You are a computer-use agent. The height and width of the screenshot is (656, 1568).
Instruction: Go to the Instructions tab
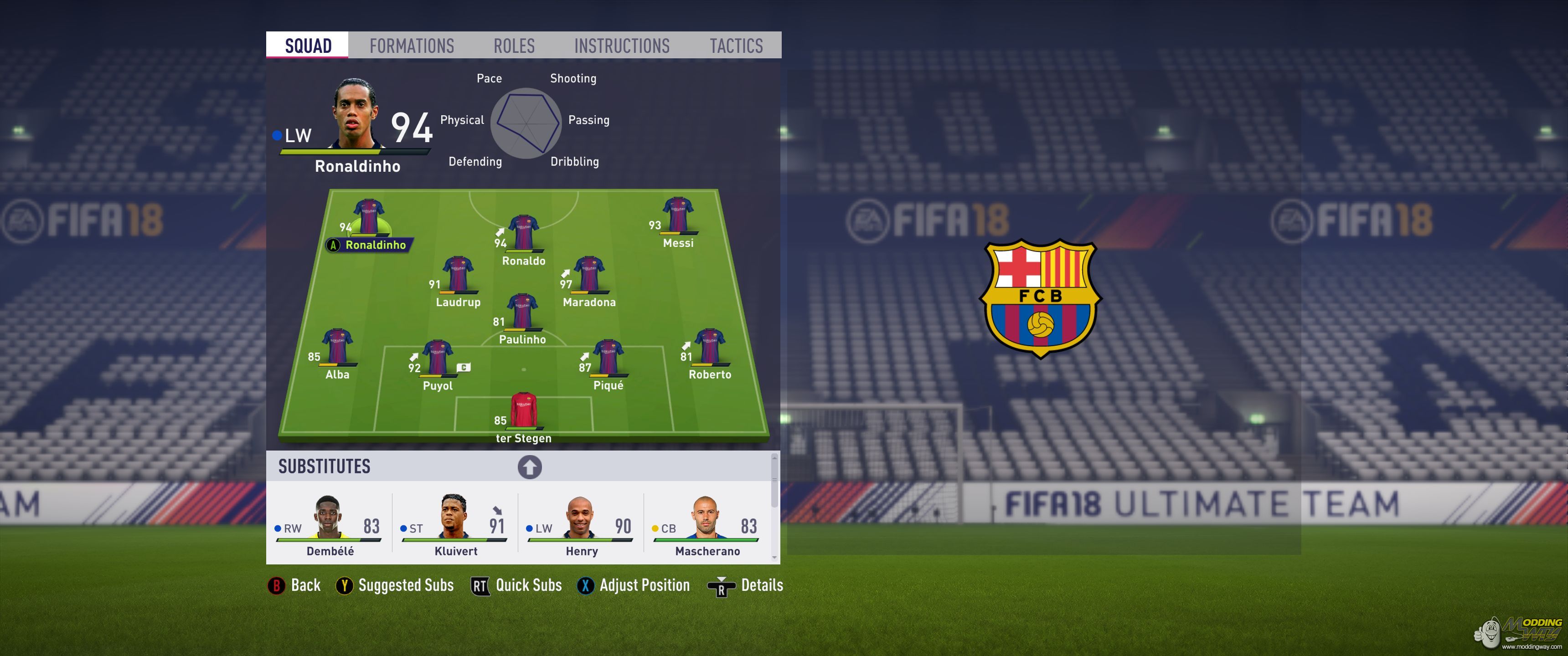pos(621,46)
